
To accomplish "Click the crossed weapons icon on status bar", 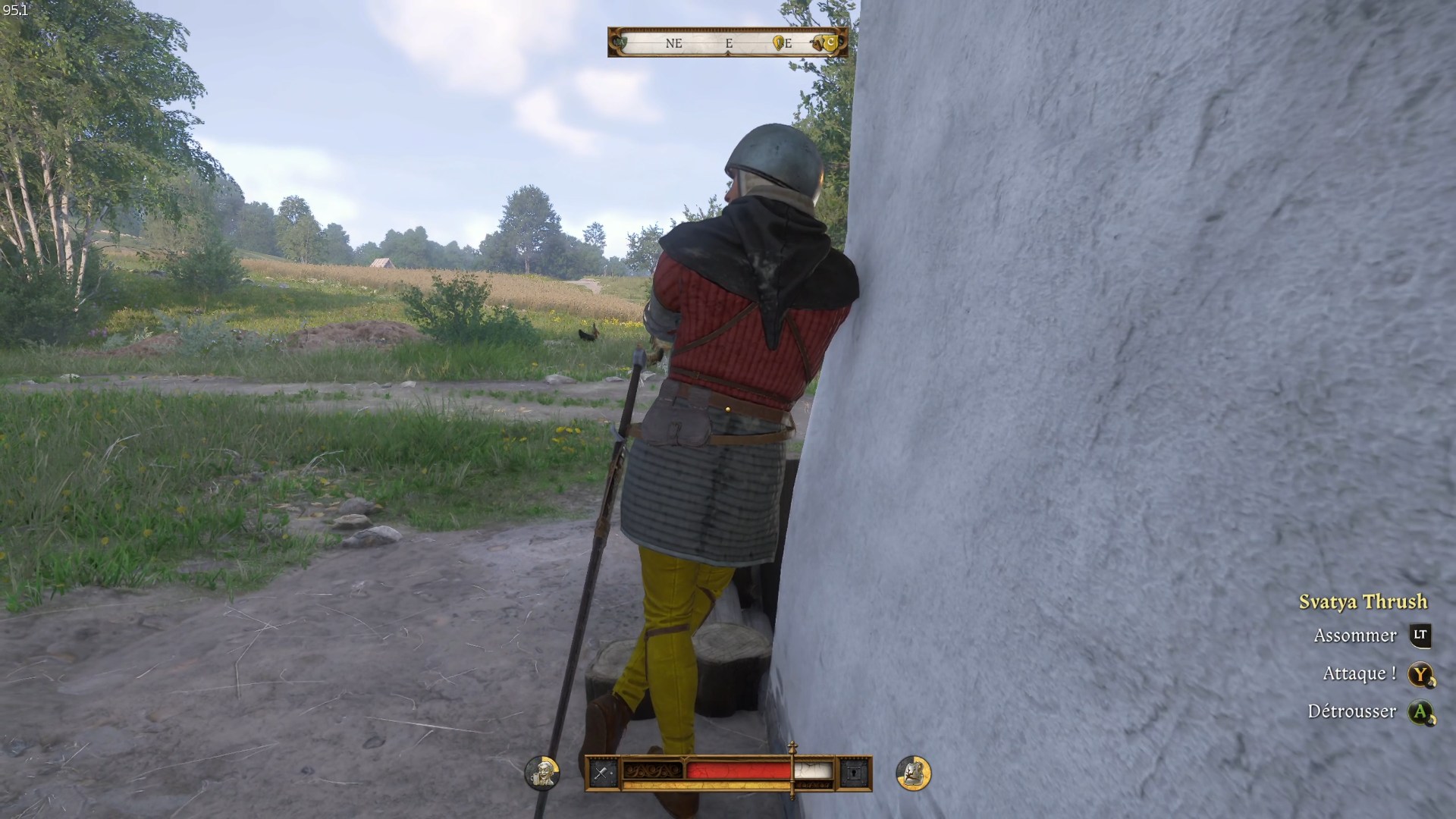I will (601, 771).
